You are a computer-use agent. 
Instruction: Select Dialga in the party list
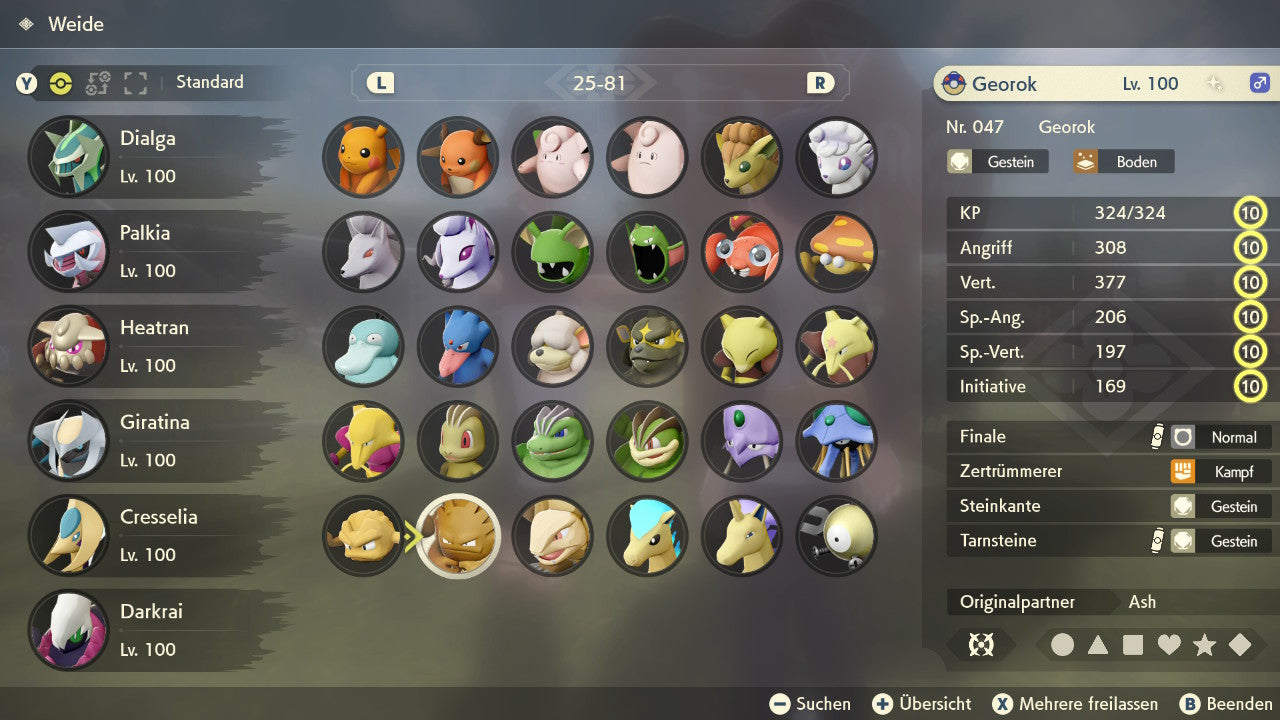click(150, 157)
